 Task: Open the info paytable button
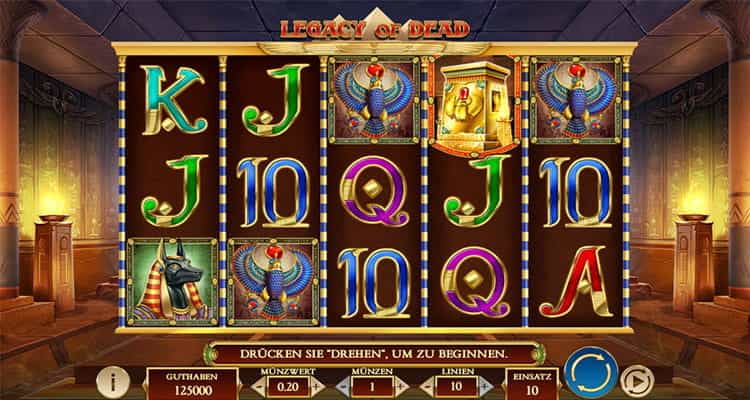tap(117, 380)
